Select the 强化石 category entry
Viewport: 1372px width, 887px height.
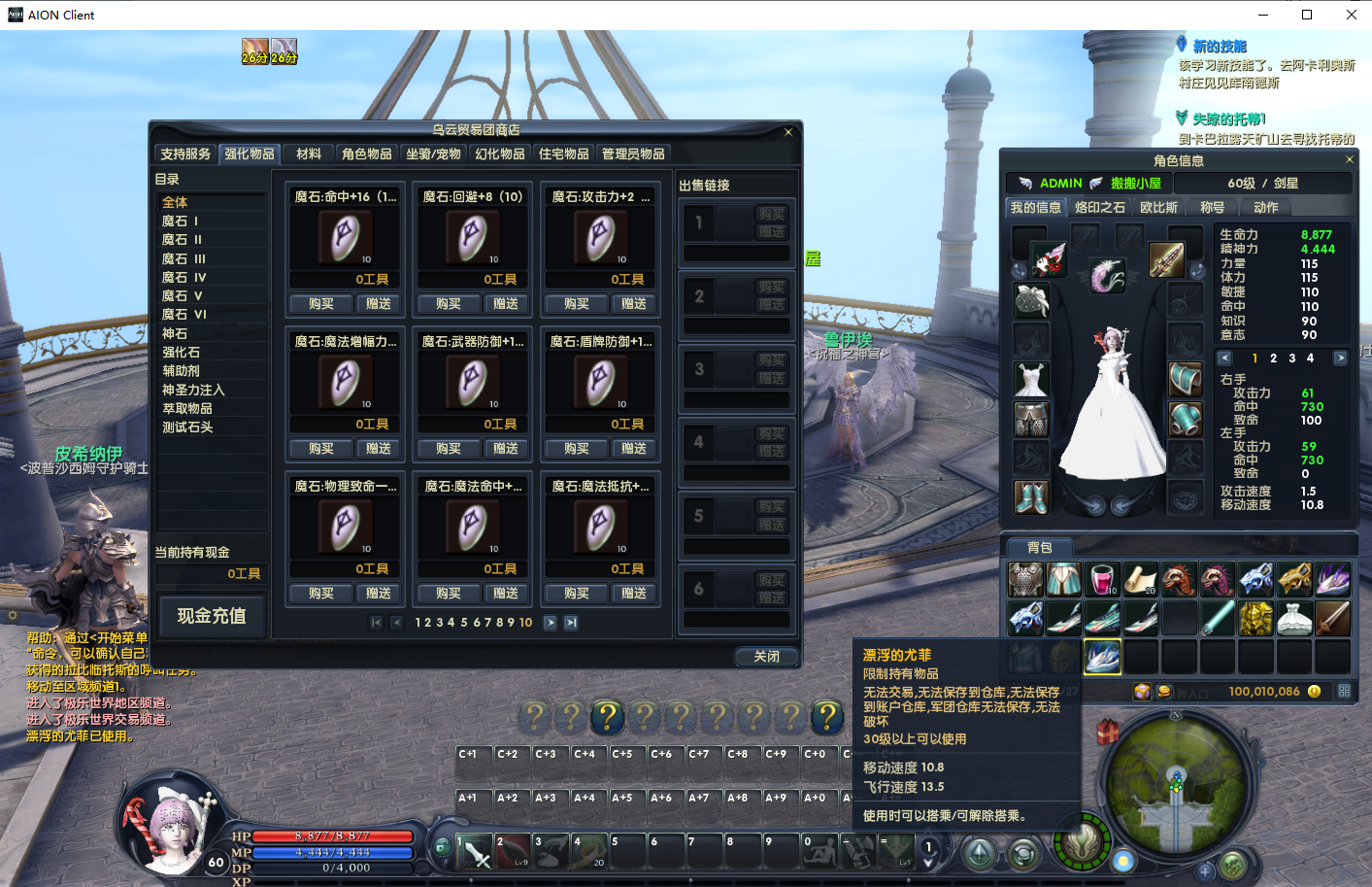pos(181,353)
